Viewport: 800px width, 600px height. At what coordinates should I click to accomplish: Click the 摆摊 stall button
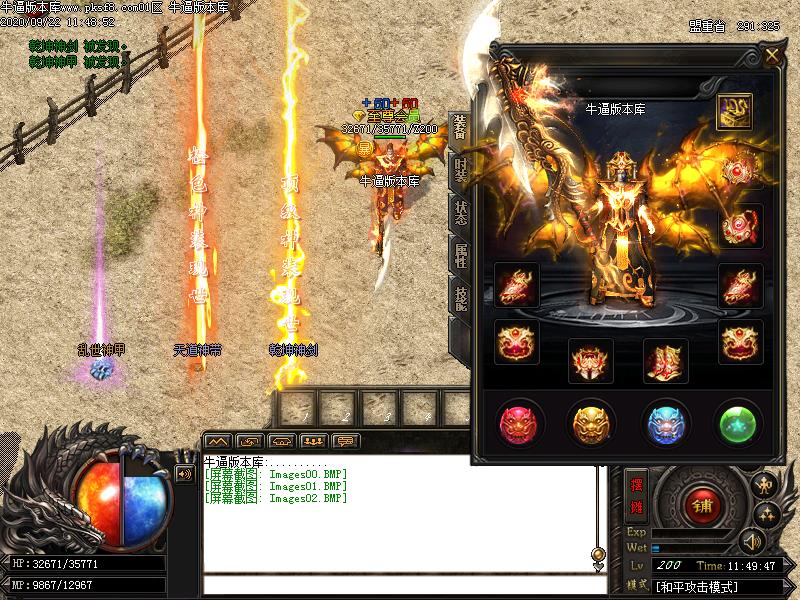click(636, 494)
